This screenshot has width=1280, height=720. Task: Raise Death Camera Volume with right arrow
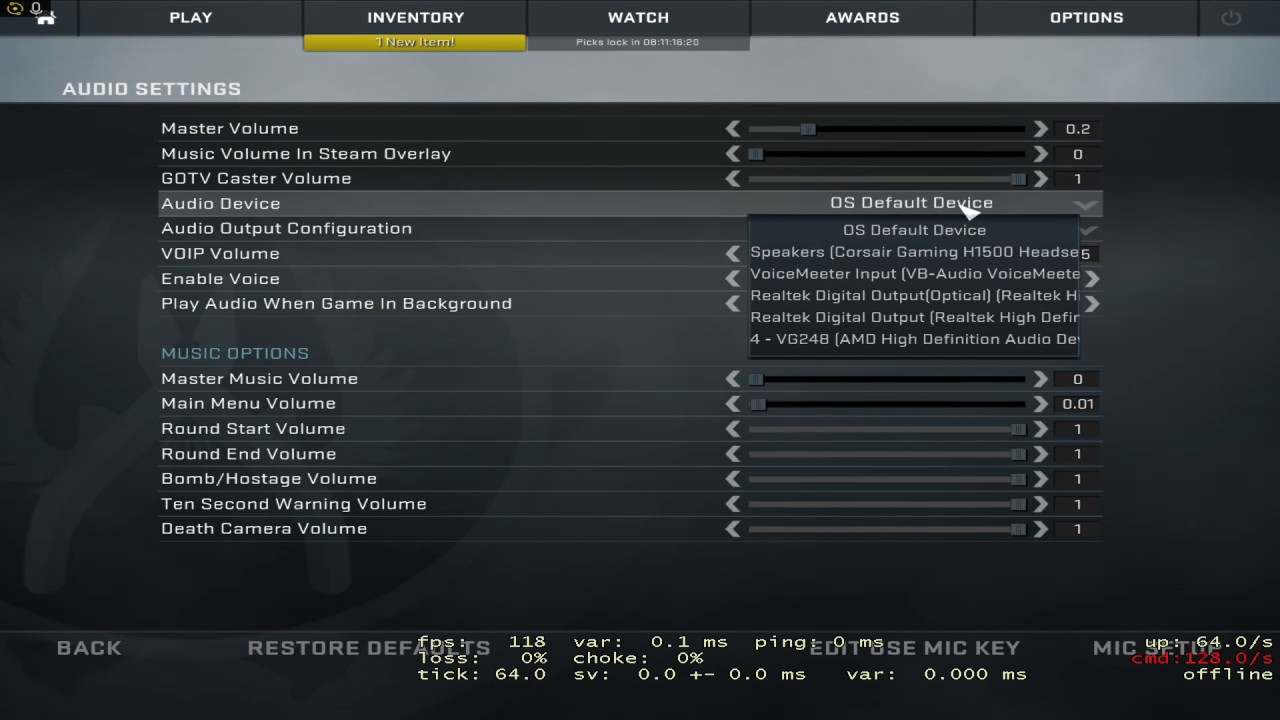tap(1040, 529)
